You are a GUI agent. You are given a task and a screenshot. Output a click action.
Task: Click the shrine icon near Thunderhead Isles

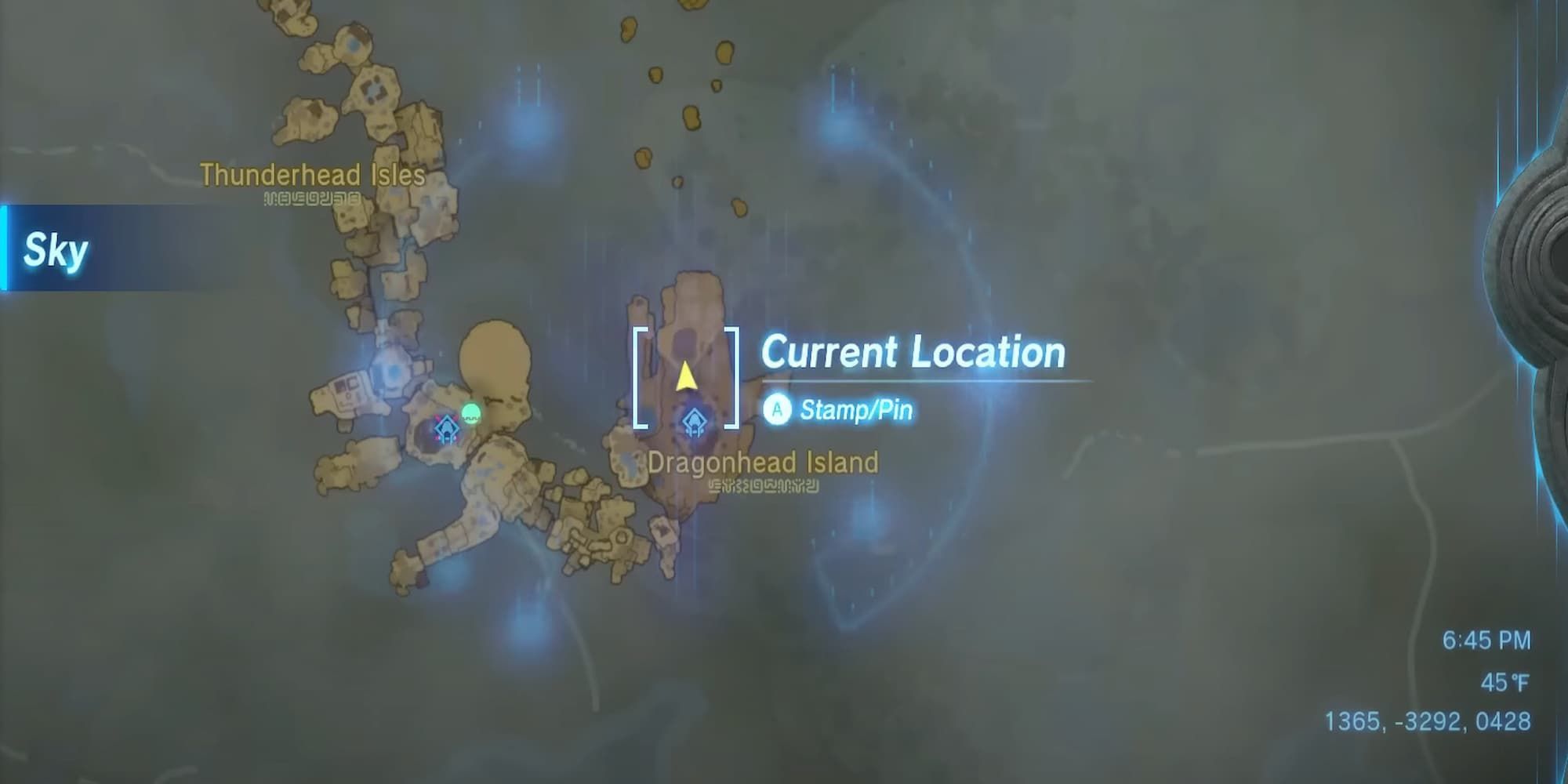[x=446, y=427]
